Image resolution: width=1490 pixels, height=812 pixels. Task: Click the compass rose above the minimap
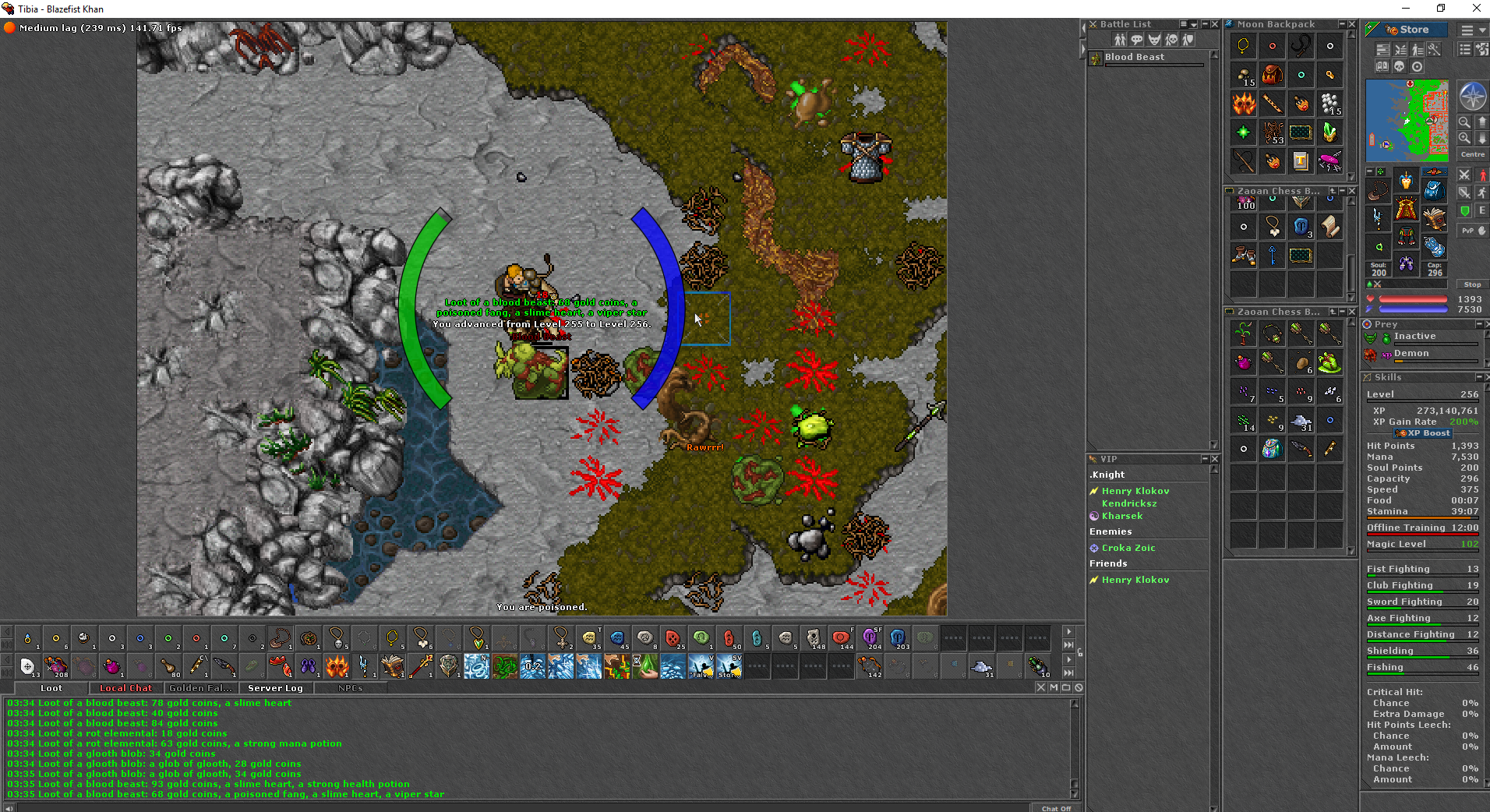[x=1473, y=95]
